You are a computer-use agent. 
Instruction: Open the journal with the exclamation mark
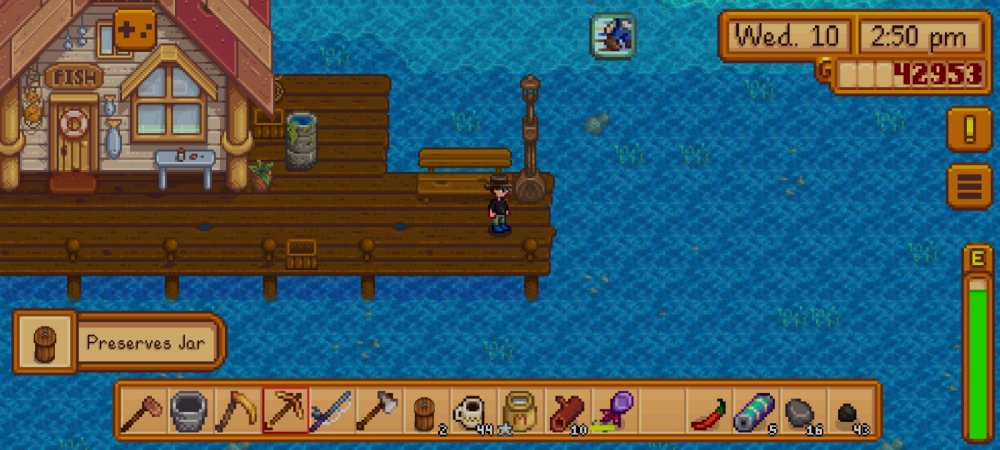(968, 130)
